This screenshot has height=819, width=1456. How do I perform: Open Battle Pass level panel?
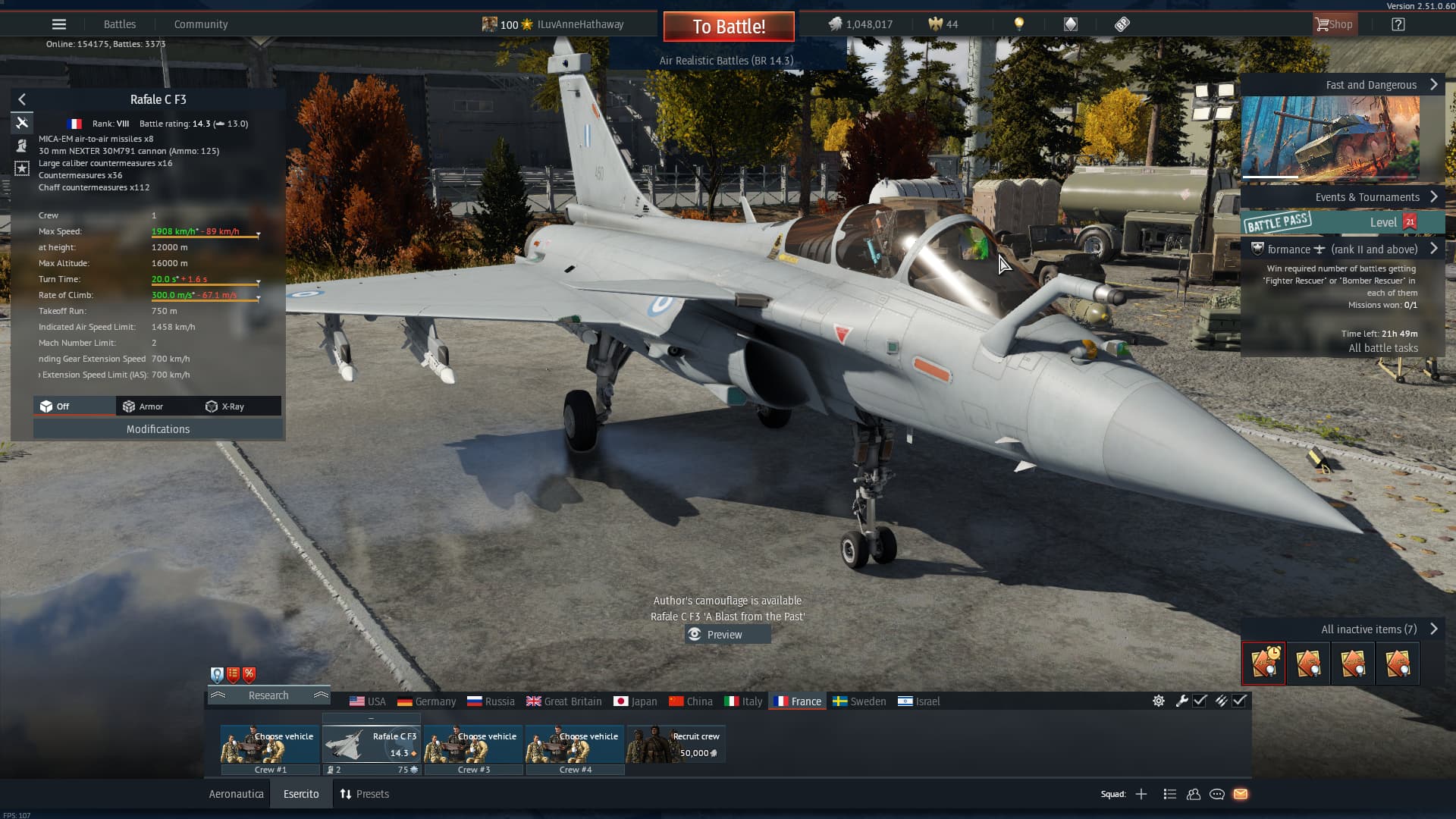coord(1330,222)
